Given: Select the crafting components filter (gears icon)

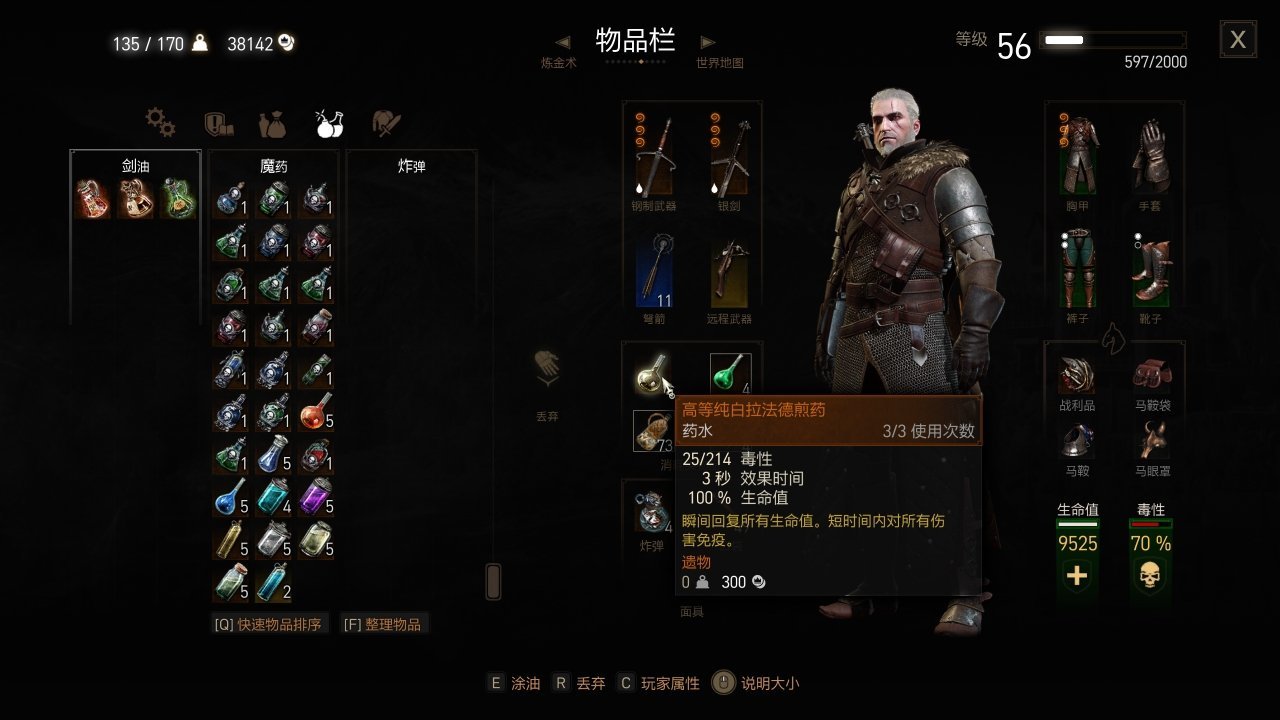Looking at the screenshot, I should click(x=159, y=123).
